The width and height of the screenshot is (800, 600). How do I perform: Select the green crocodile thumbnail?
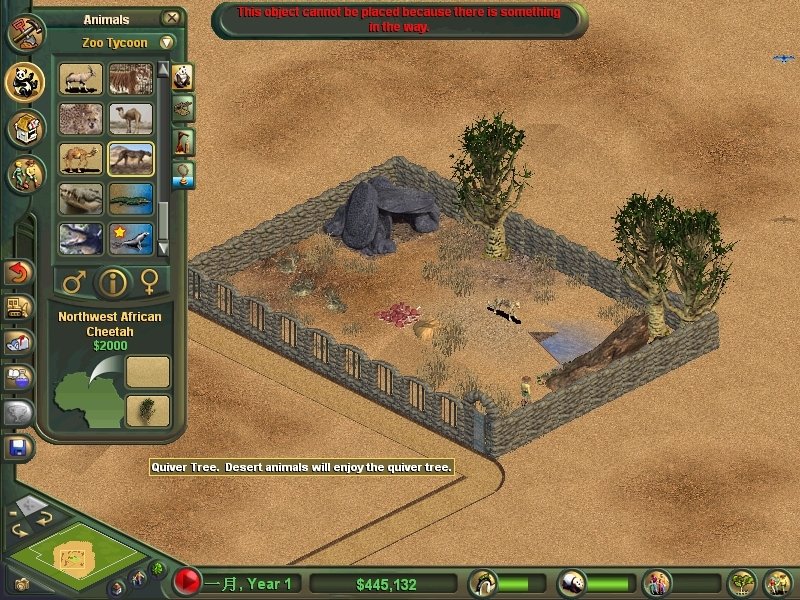pyautogui.click(x=131, y=198)
